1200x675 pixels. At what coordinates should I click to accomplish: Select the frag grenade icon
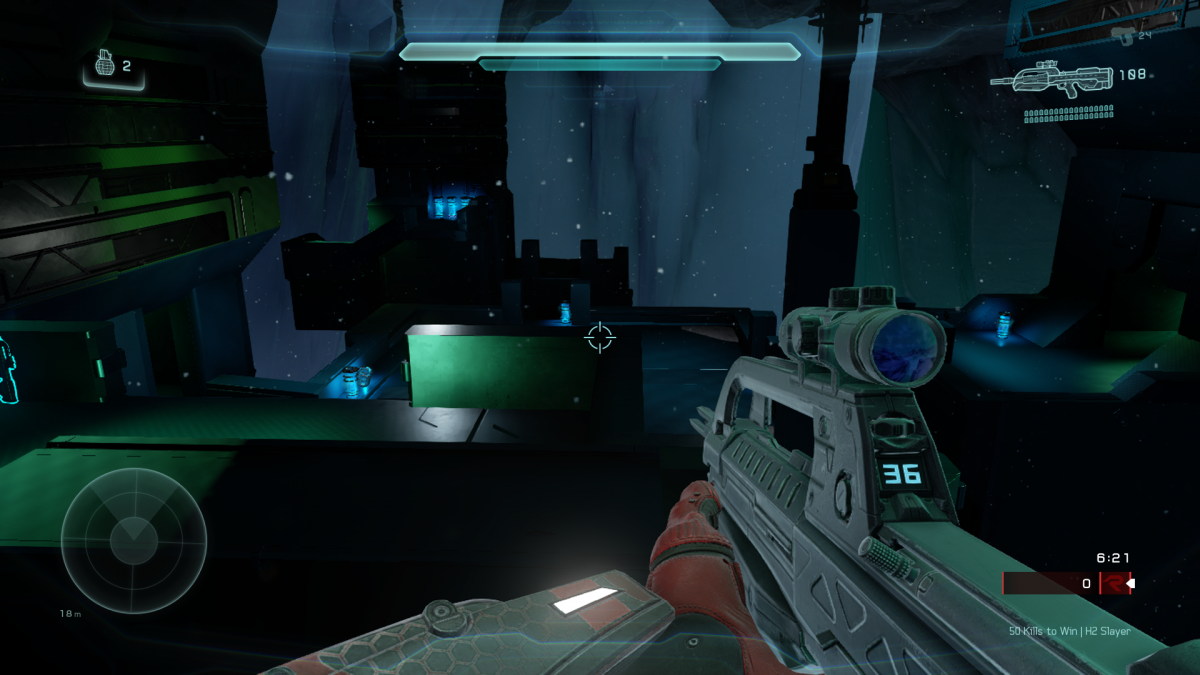pyautogui.click(x=103, y=65)
